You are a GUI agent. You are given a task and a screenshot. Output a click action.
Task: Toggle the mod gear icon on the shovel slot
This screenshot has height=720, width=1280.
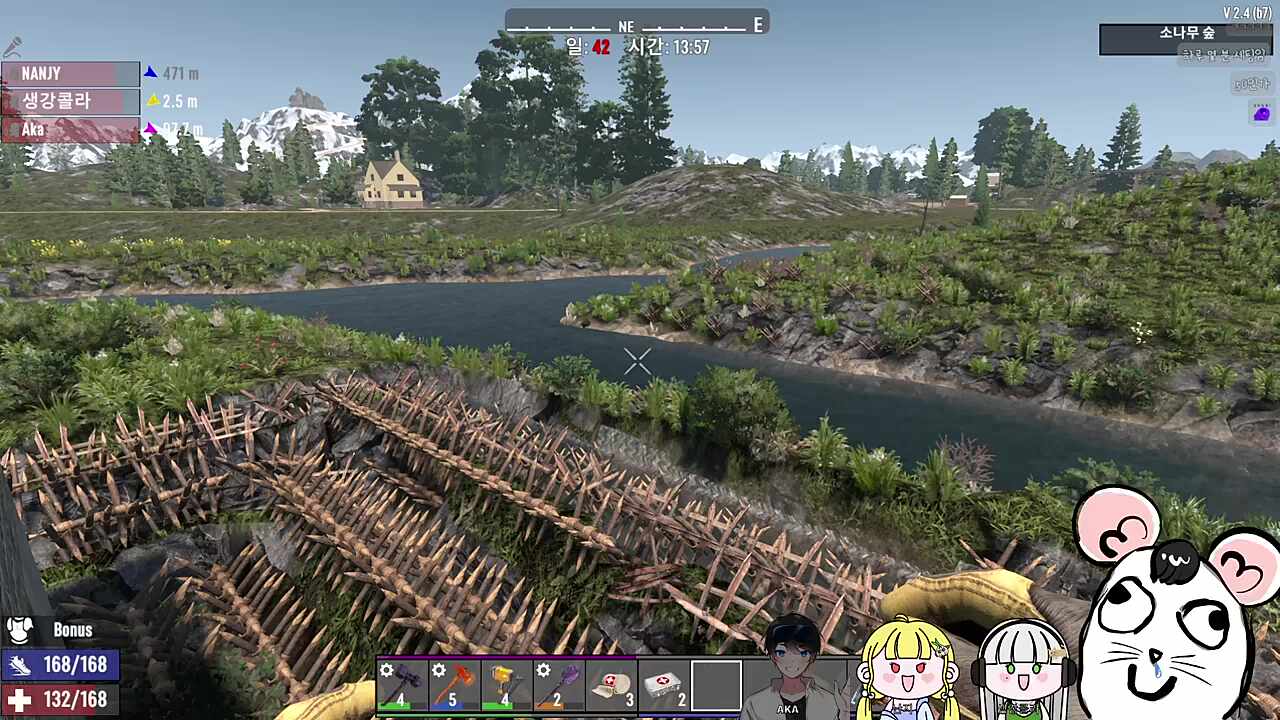click(x=543, y=671)
